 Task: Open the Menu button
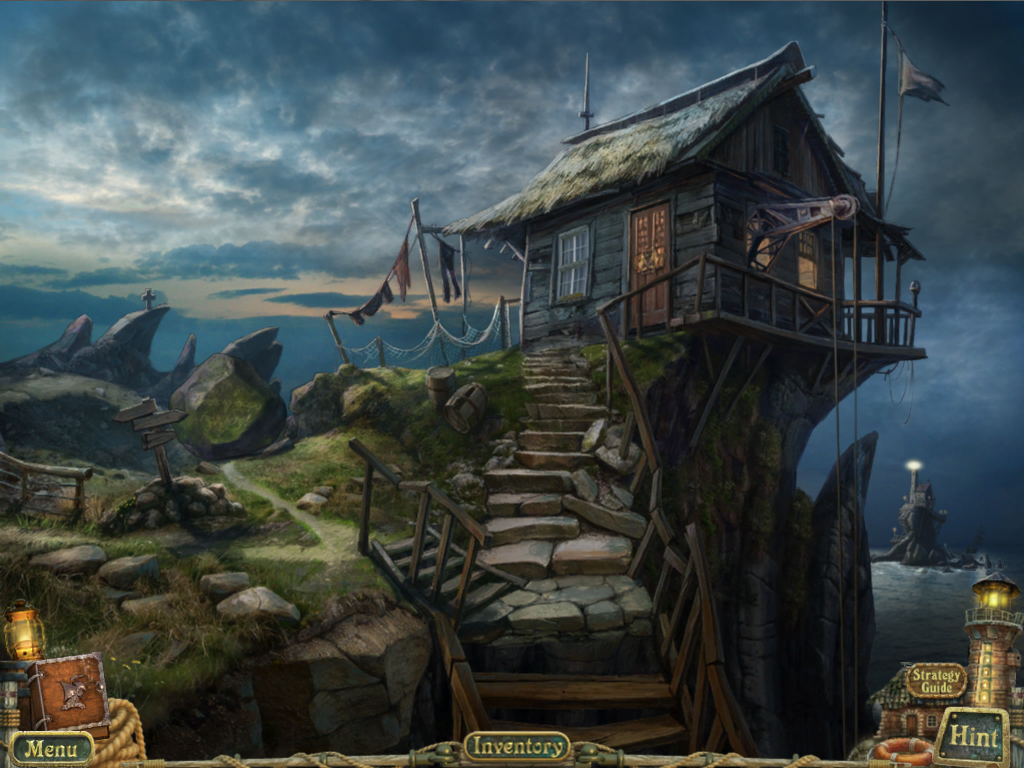(x=51, y=747)
